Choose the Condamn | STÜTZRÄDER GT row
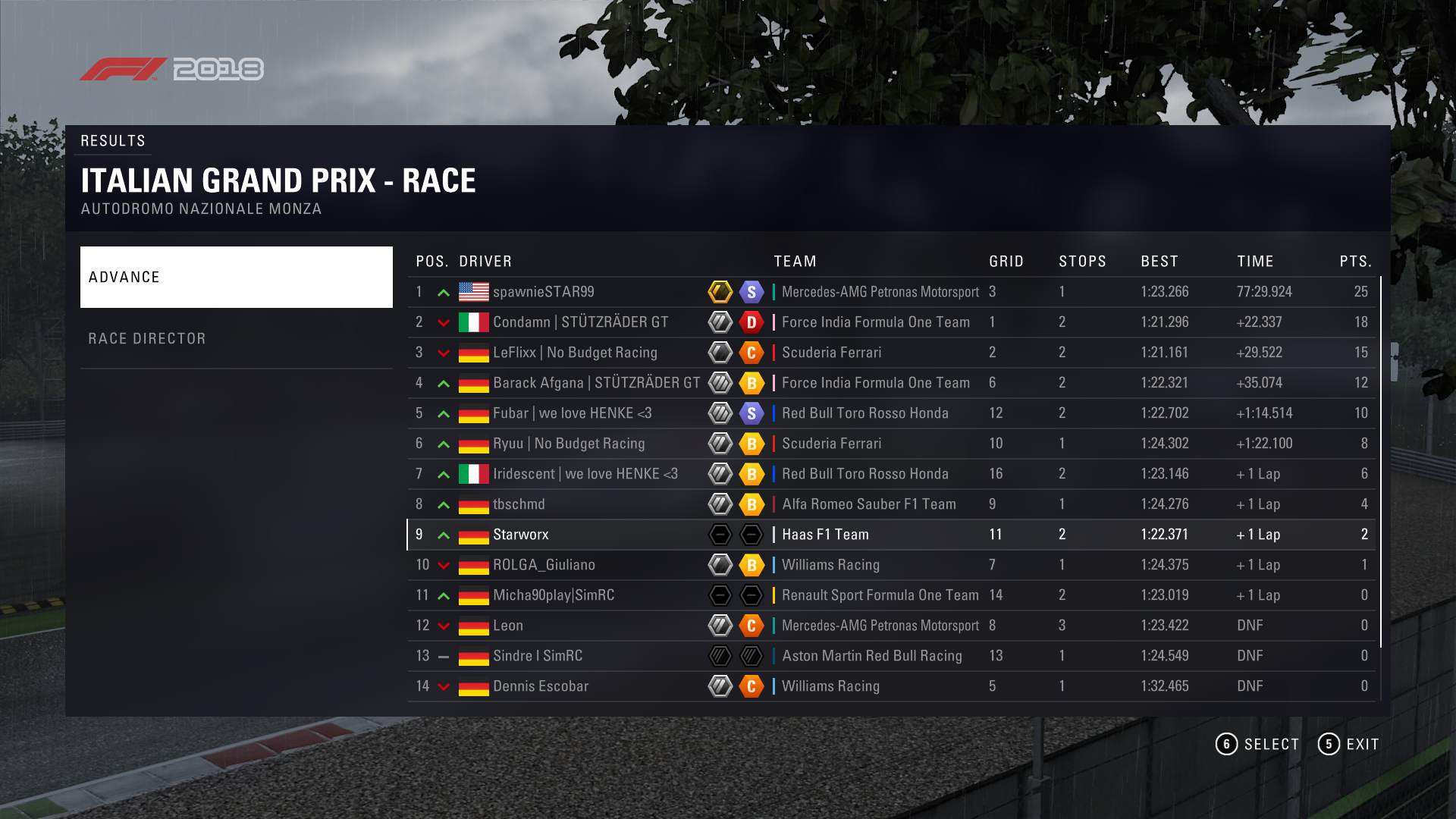This screenshot has width=1456, height=819. pyautogui.click(x=891, y=322)
